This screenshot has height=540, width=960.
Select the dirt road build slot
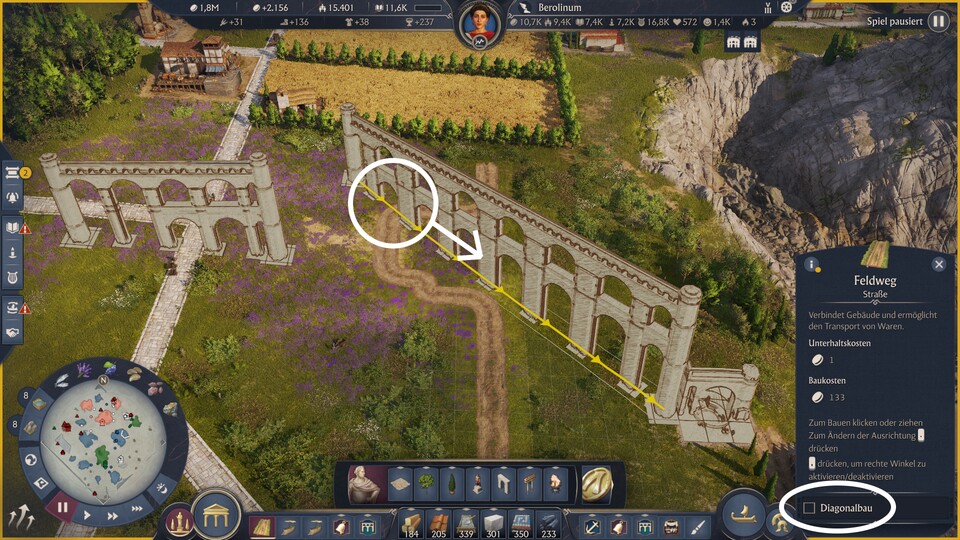[x=262, y=525]
